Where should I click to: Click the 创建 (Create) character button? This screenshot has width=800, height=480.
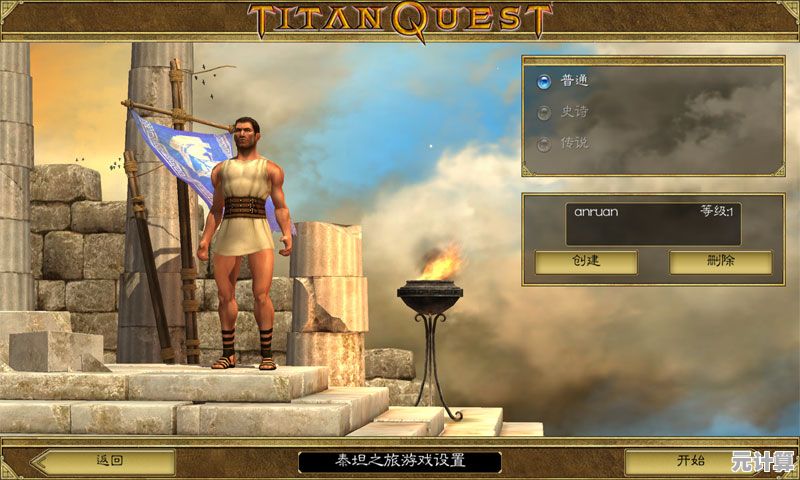coord(585,262)
